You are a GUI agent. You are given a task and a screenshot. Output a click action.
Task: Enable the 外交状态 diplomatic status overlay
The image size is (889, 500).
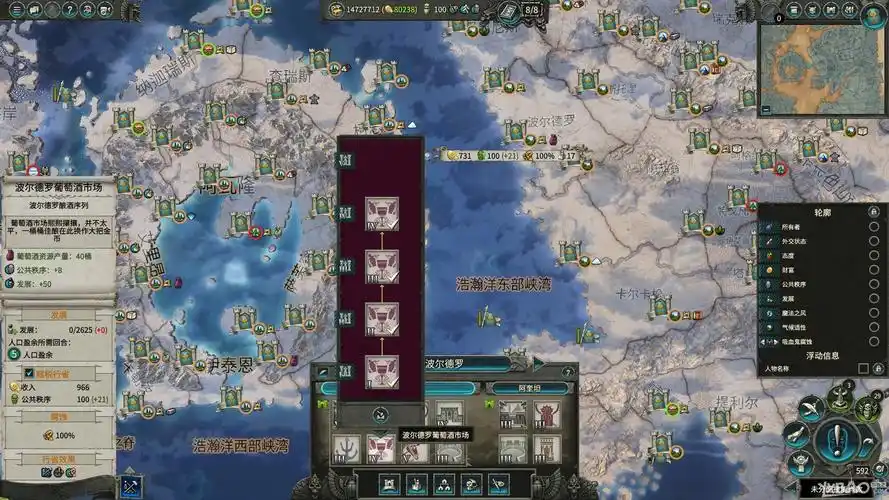tap(873, 241)
